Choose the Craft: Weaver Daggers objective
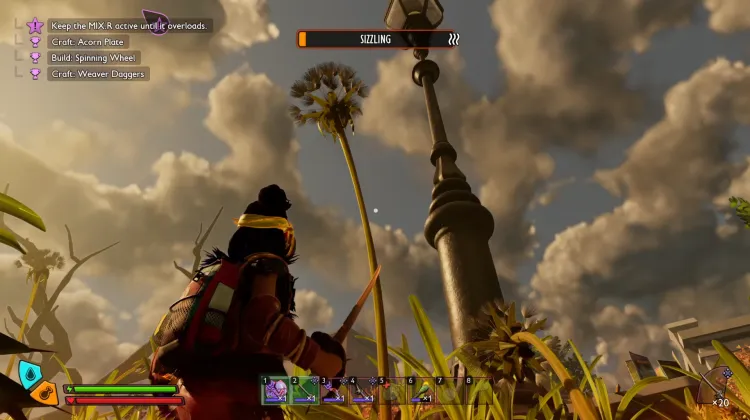The width and height of the screenshot is (750, 420). tap(96, 74)
